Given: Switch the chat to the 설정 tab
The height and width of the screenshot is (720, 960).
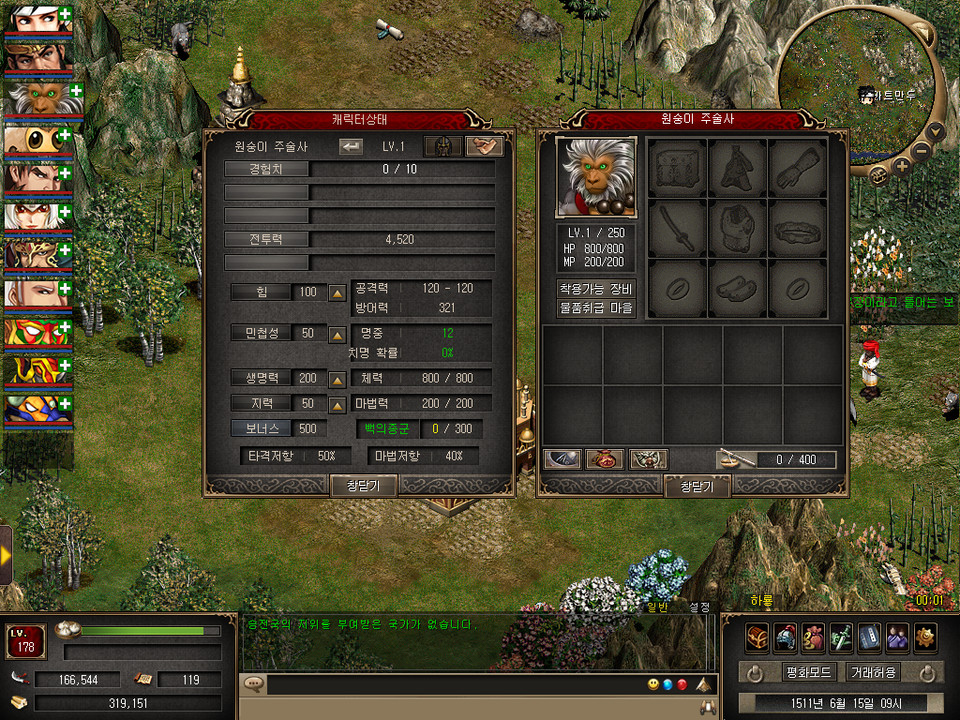Looking at the screenshot, I should [x=698, y=607].
